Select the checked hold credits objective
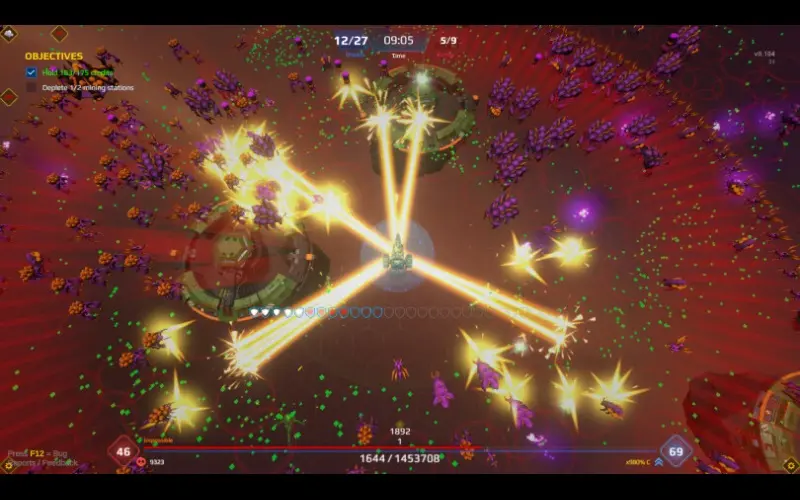Viewport: 800px width, 500px height. point(80,73)
